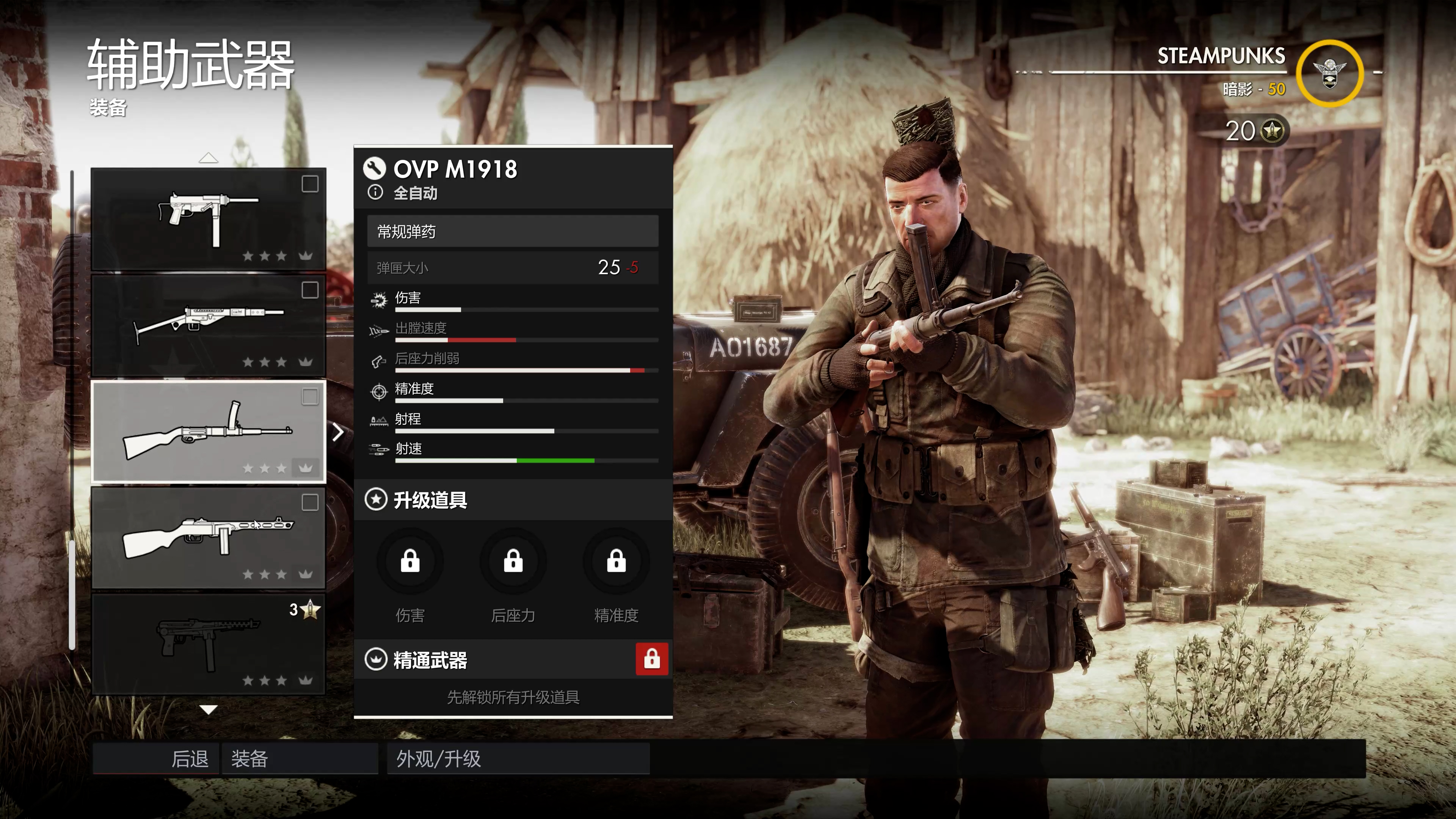Choose the Sten submachine gun tile

coord(208,325)
